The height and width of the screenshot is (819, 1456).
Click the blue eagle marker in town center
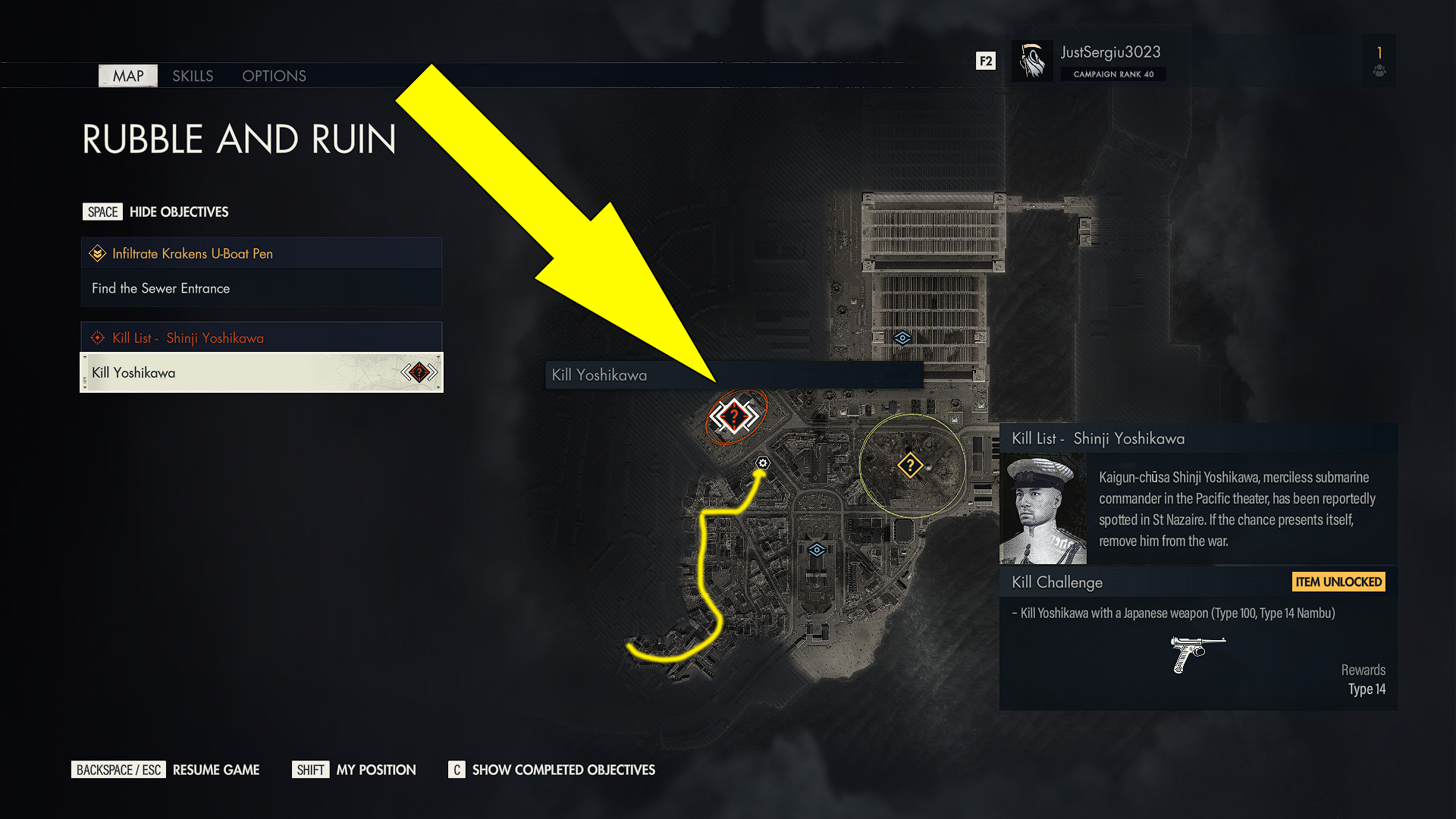817,551
